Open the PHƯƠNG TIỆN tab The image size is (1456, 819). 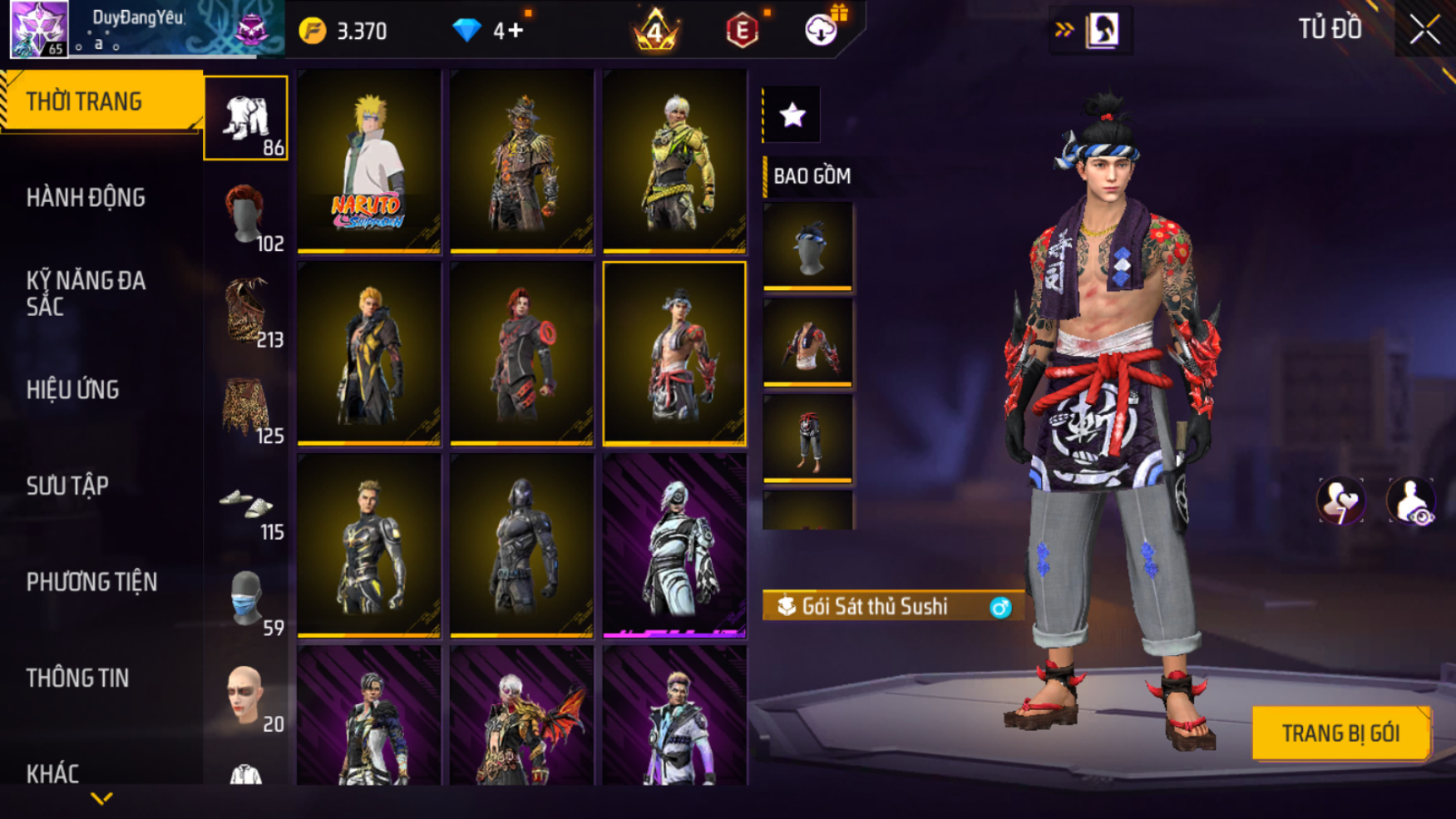point(91,582)
